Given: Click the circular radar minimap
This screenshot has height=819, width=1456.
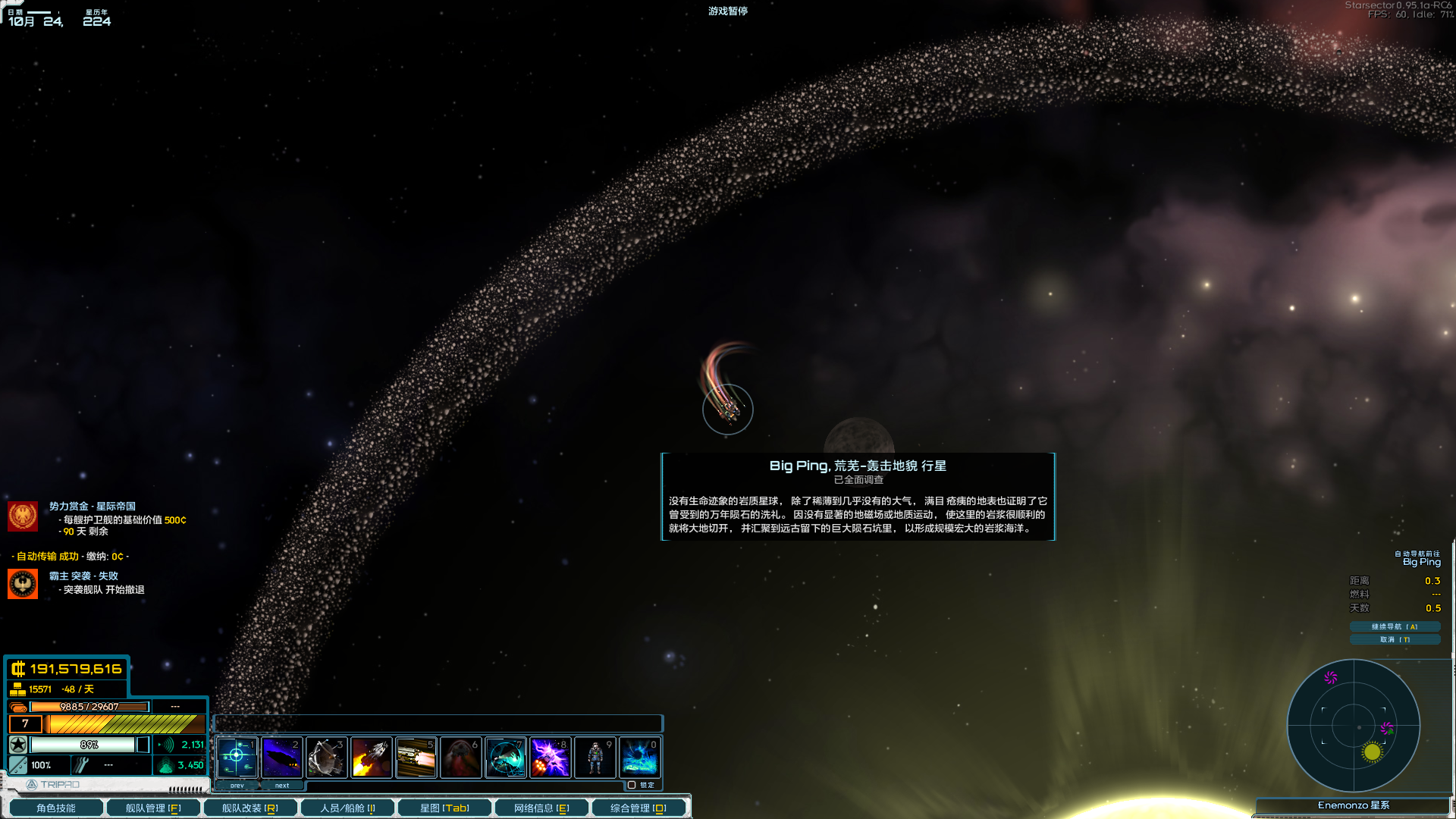Looking at the screenshot, I should pos(1354,726).
